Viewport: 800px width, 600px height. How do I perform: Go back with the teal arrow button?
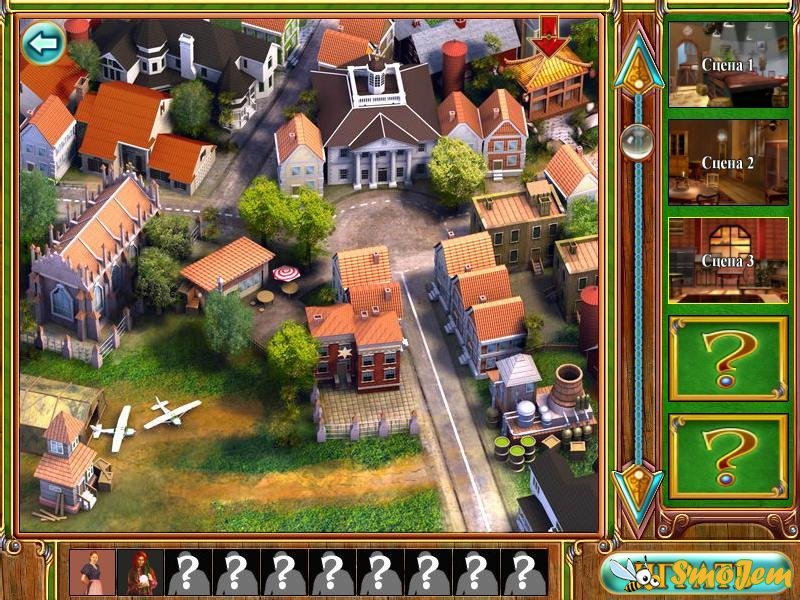click(43, 43)
